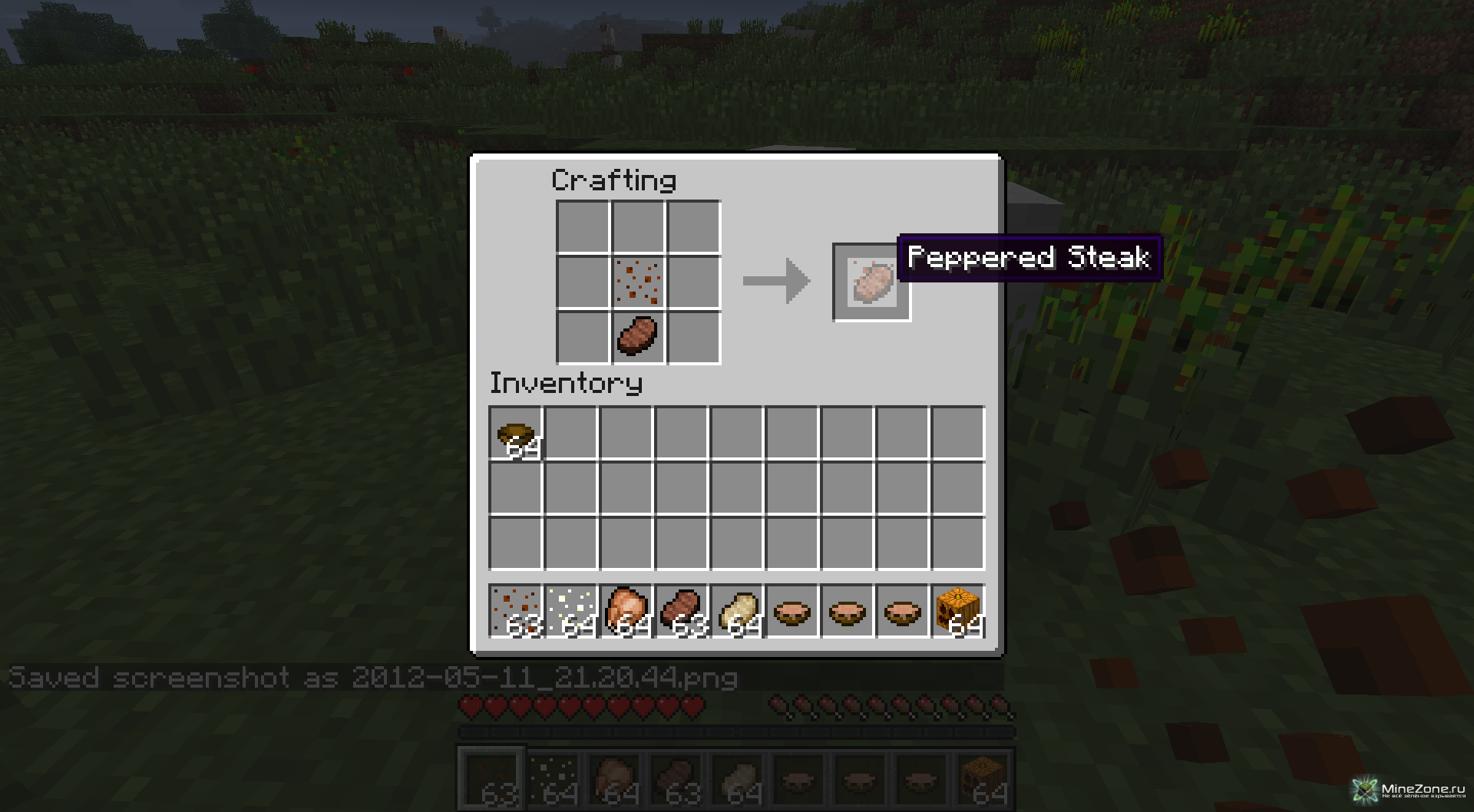Viewport: 1474px width, 812px height.
Task: Select the pale cream-colored food stack of 64
Action: tap(737, 612)
